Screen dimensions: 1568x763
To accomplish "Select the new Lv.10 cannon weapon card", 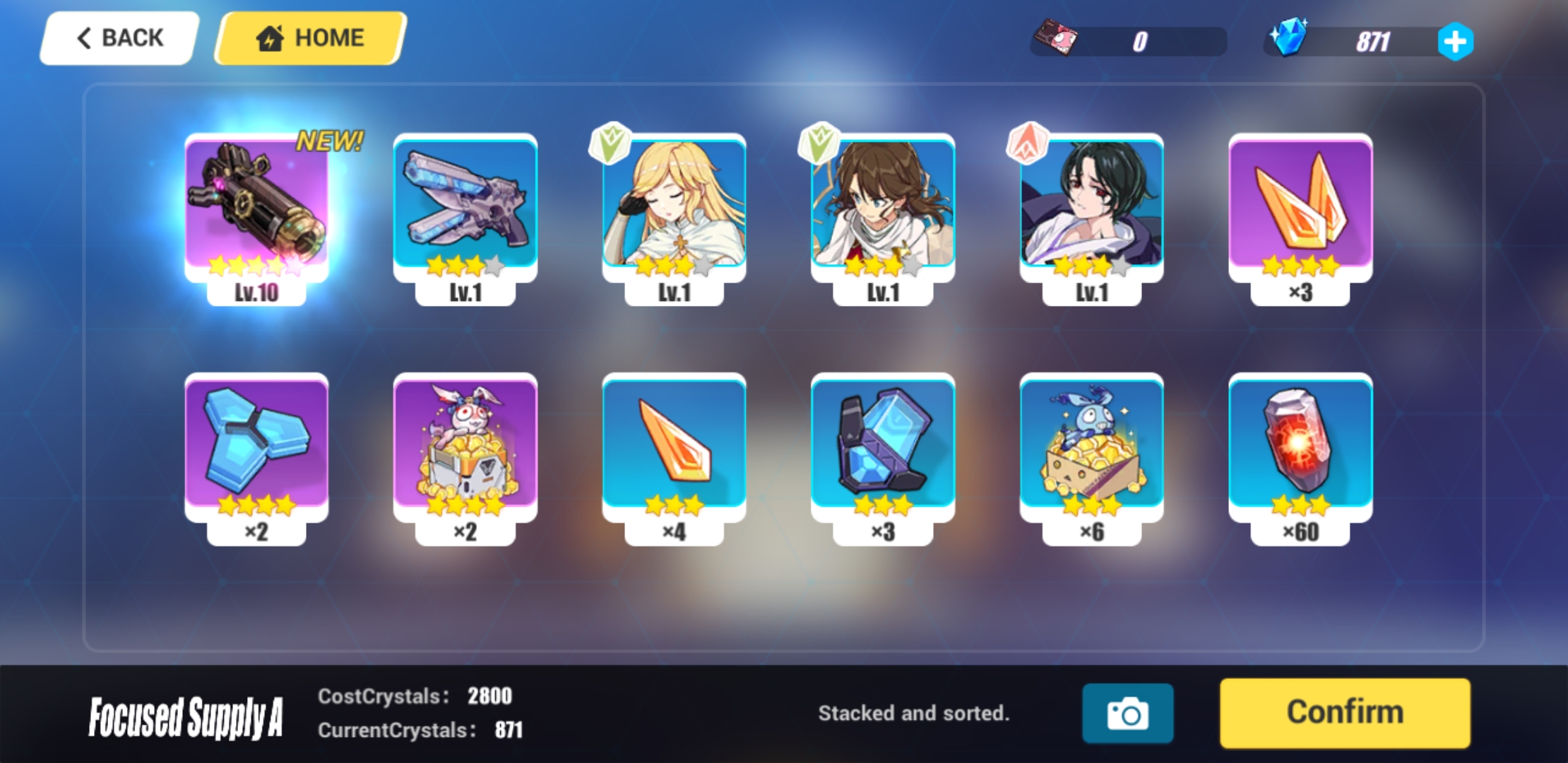I will 258,212.
